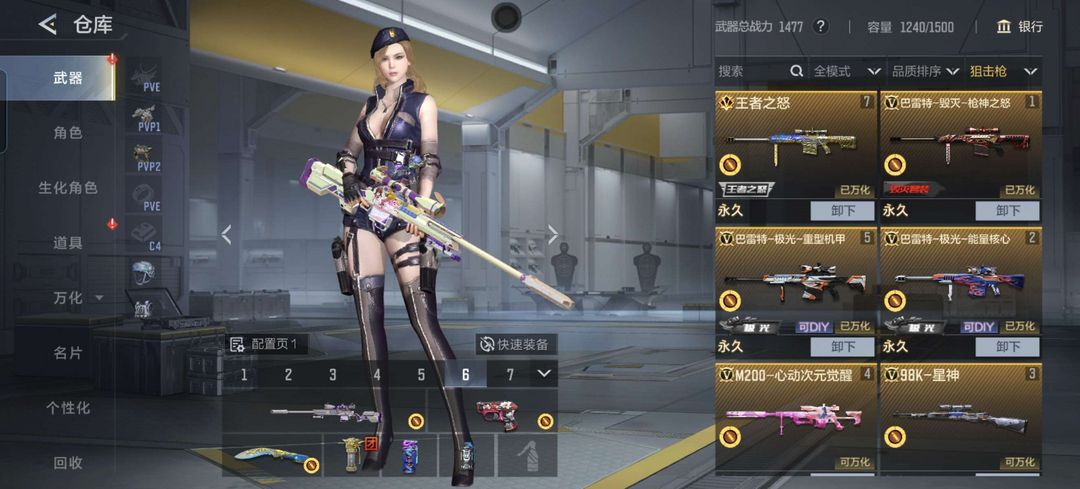
Task: Switch to the 角色 tab
Action: tap(68, 132)
